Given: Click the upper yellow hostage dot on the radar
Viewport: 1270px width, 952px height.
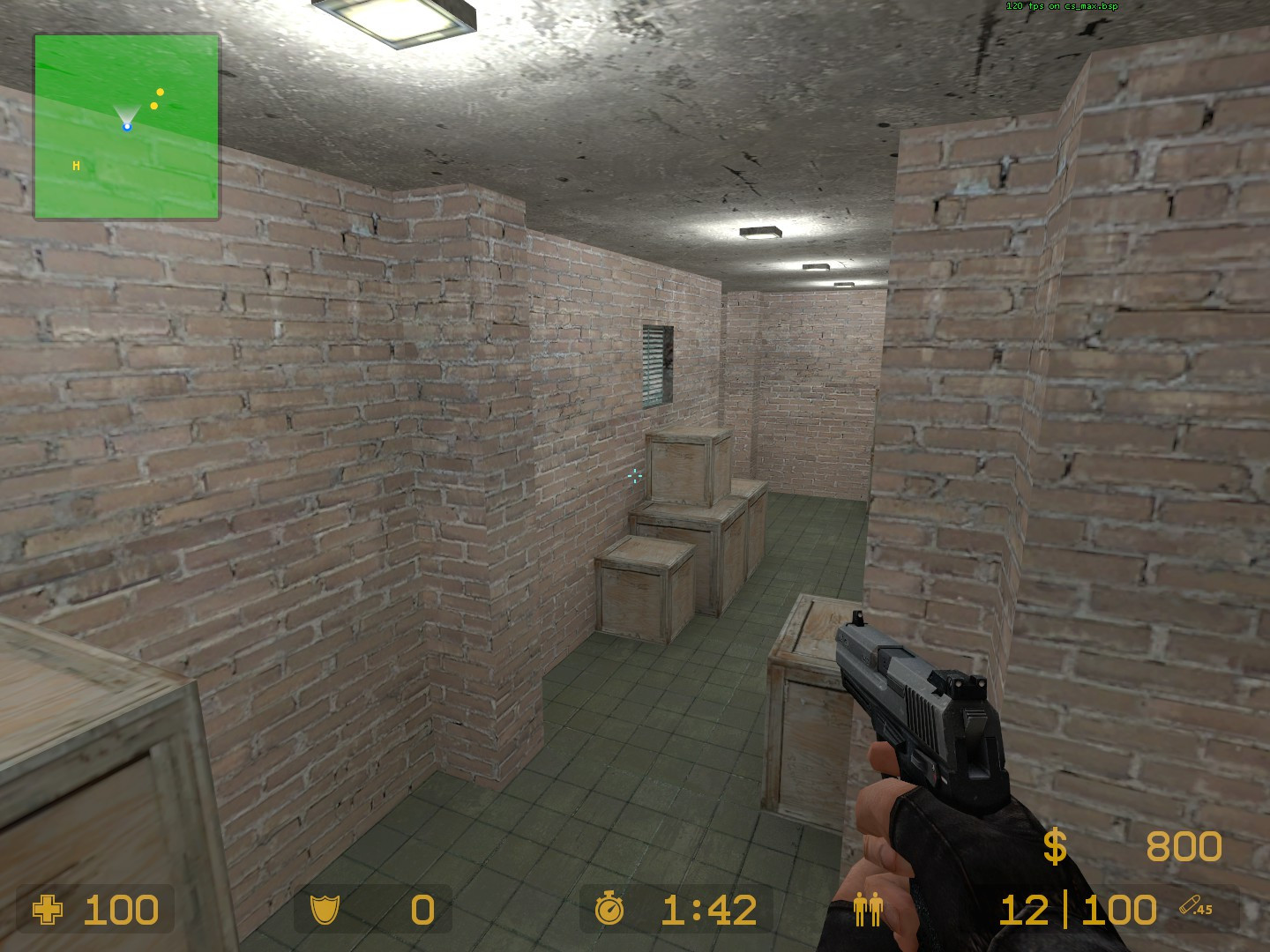Looking at the screenshot, I should point(160,91).
